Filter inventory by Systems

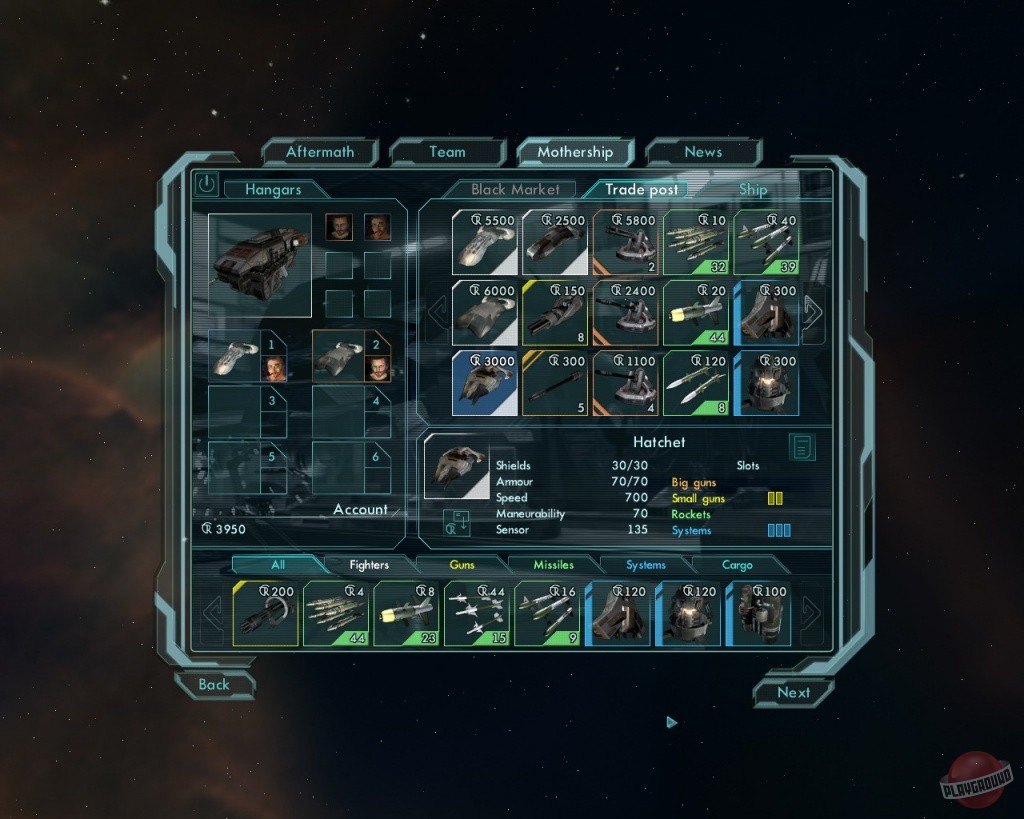tap(646, 565)
